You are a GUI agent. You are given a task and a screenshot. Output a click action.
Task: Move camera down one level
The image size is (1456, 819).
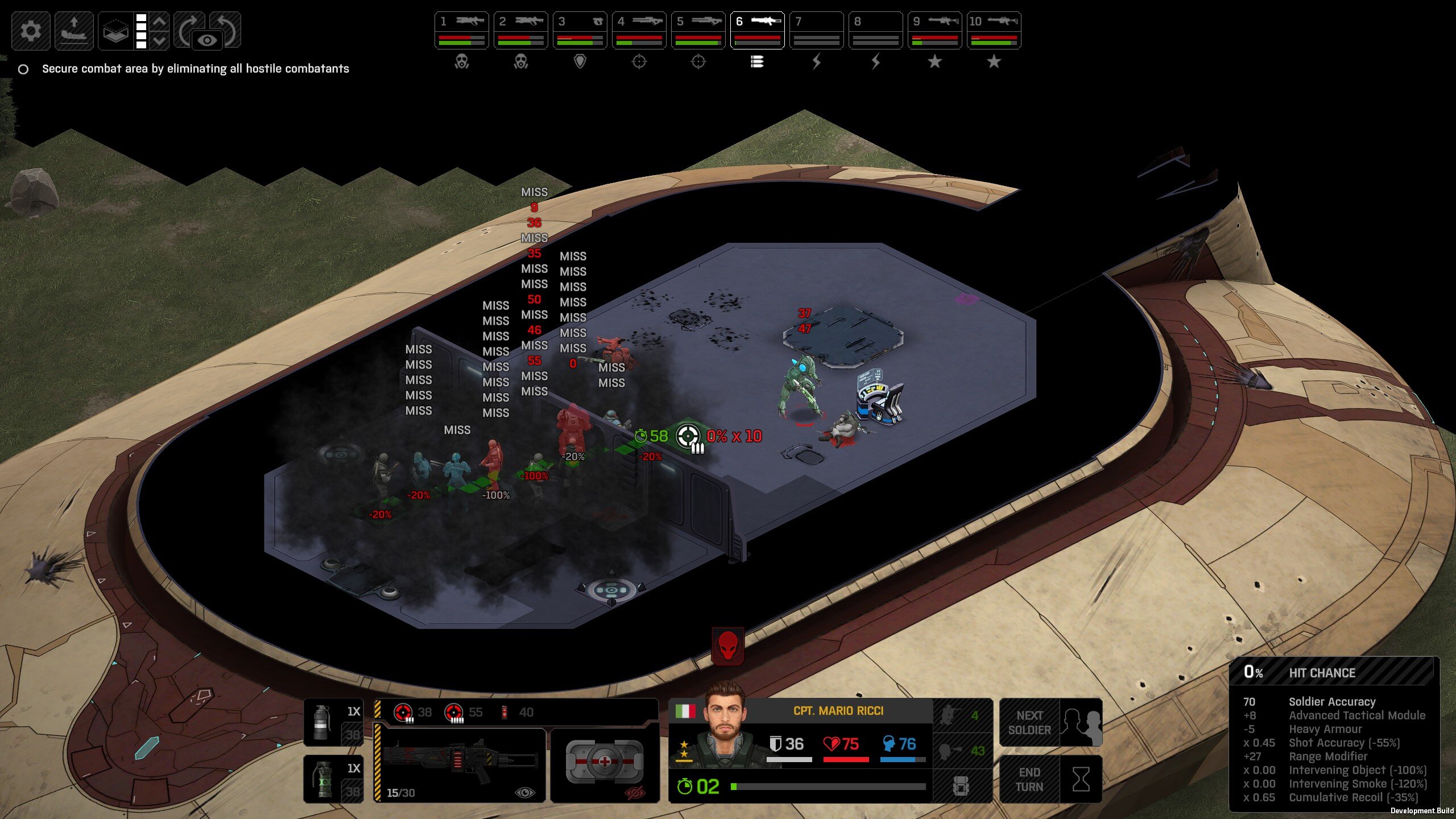(x=160, y=40)
